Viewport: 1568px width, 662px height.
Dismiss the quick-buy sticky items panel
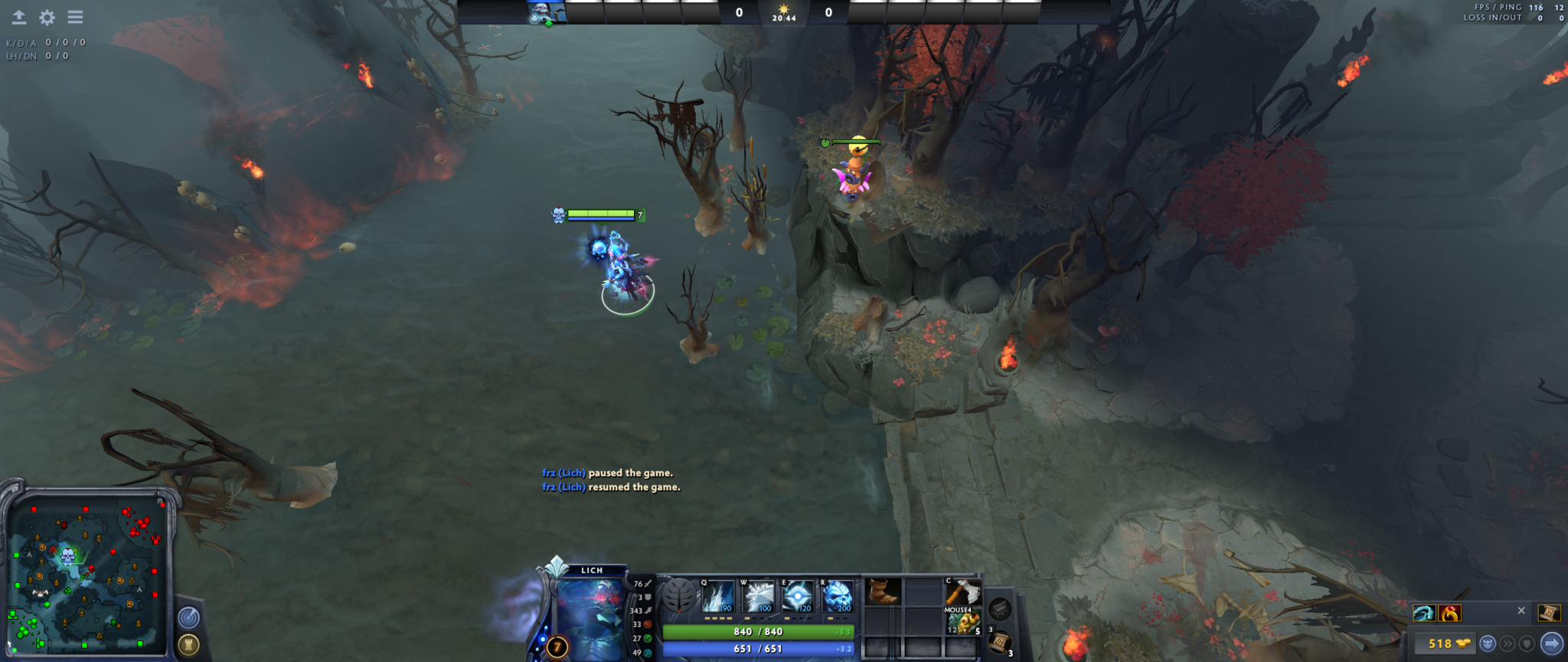pos(1521,611)
